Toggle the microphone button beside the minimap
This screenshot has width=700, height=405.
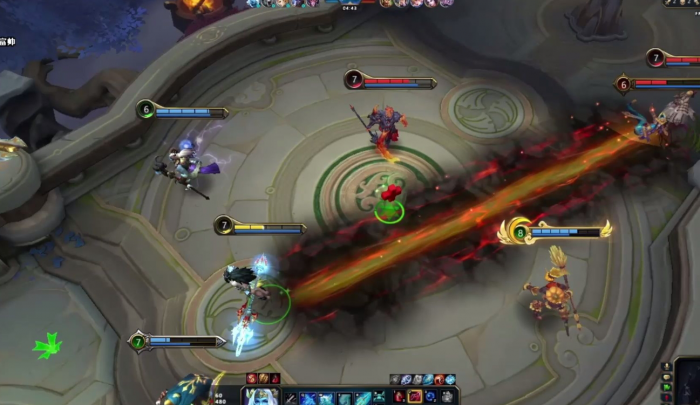(x=667, y=366)
